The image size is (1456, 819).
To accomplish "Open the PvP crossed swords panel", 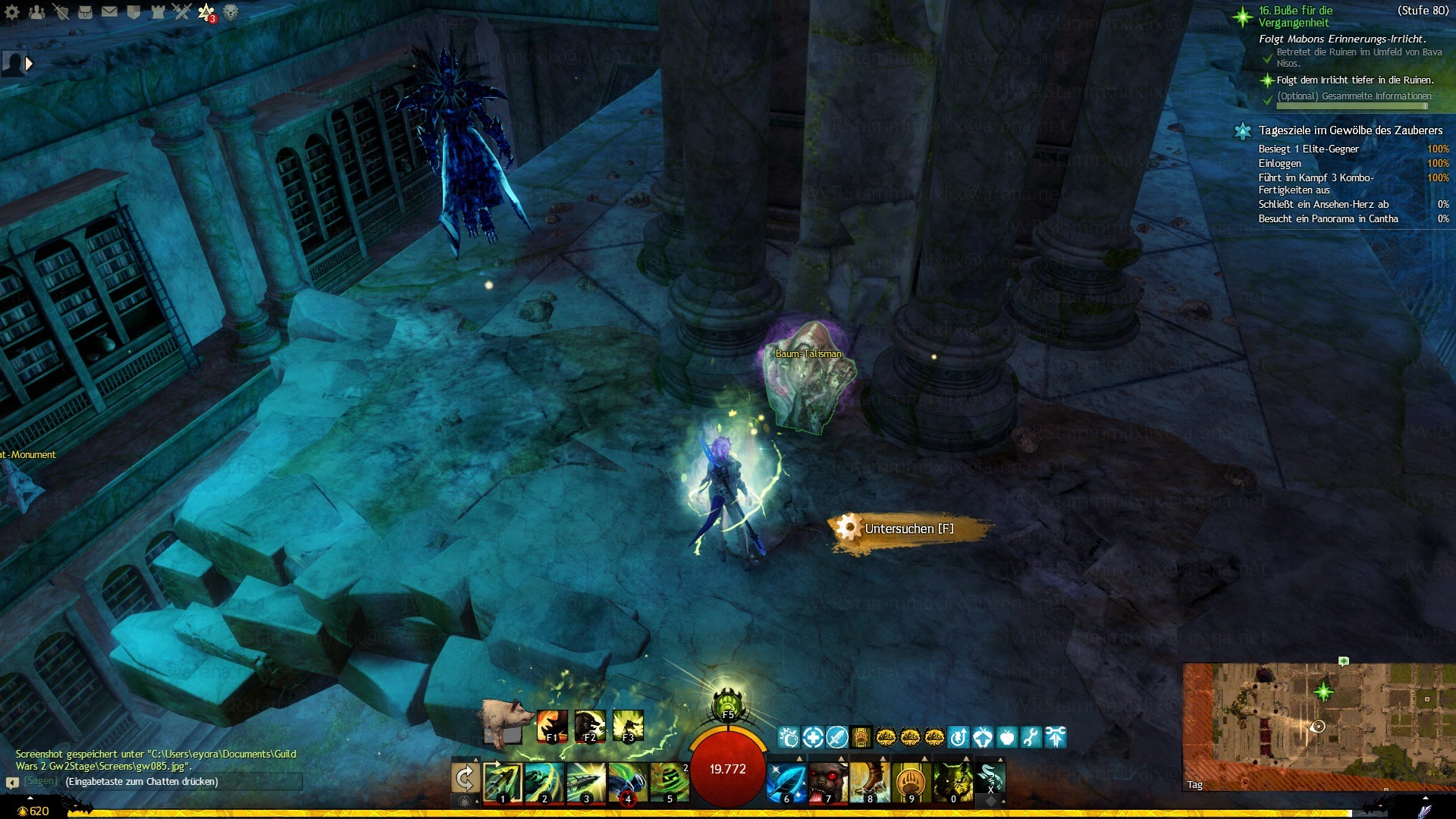I will click(x=182, y=12).
